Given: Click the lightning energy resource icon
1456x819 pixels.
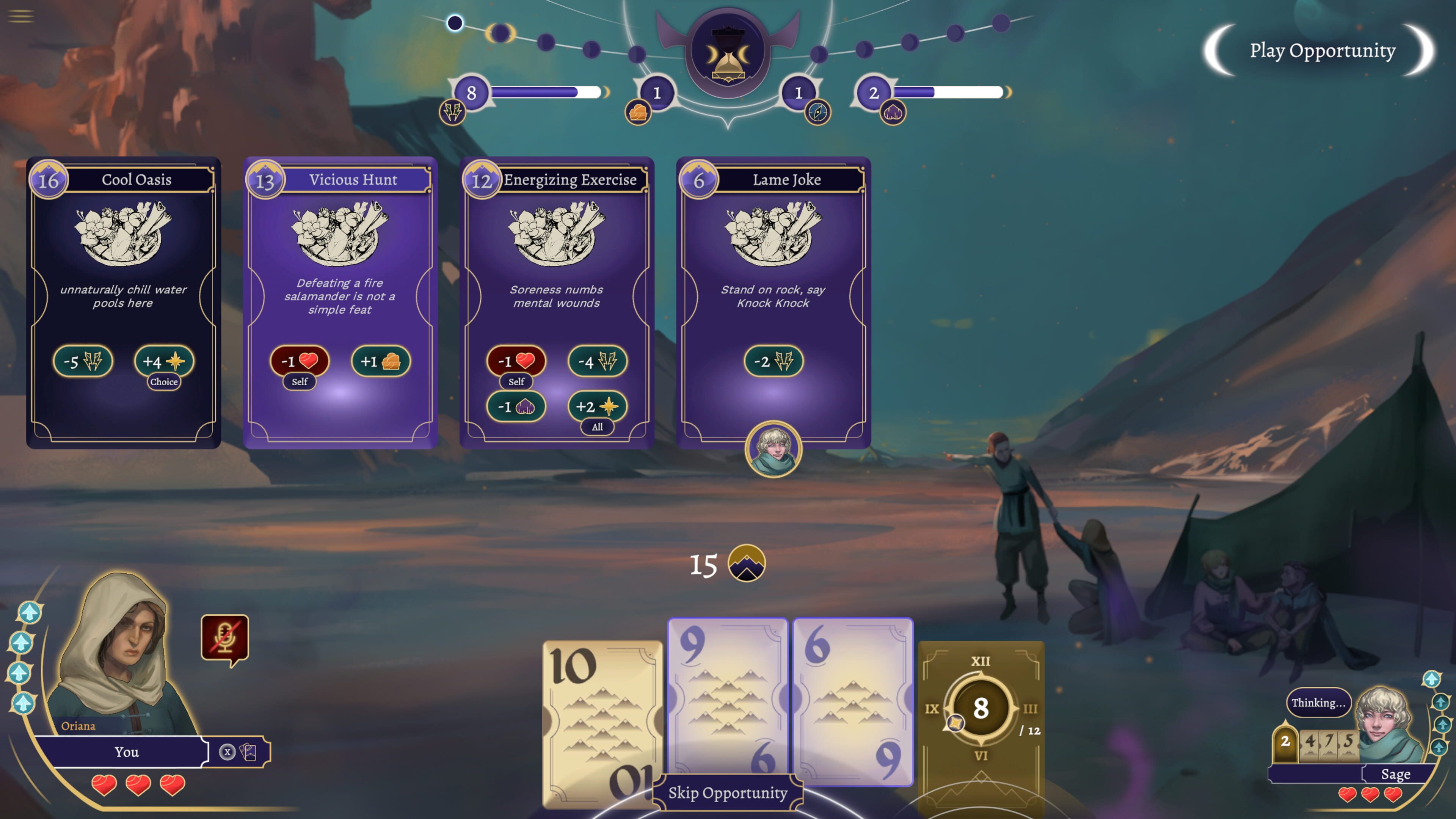Looking at the screenshot, I should pyautogui.click(x=452, y=111).
